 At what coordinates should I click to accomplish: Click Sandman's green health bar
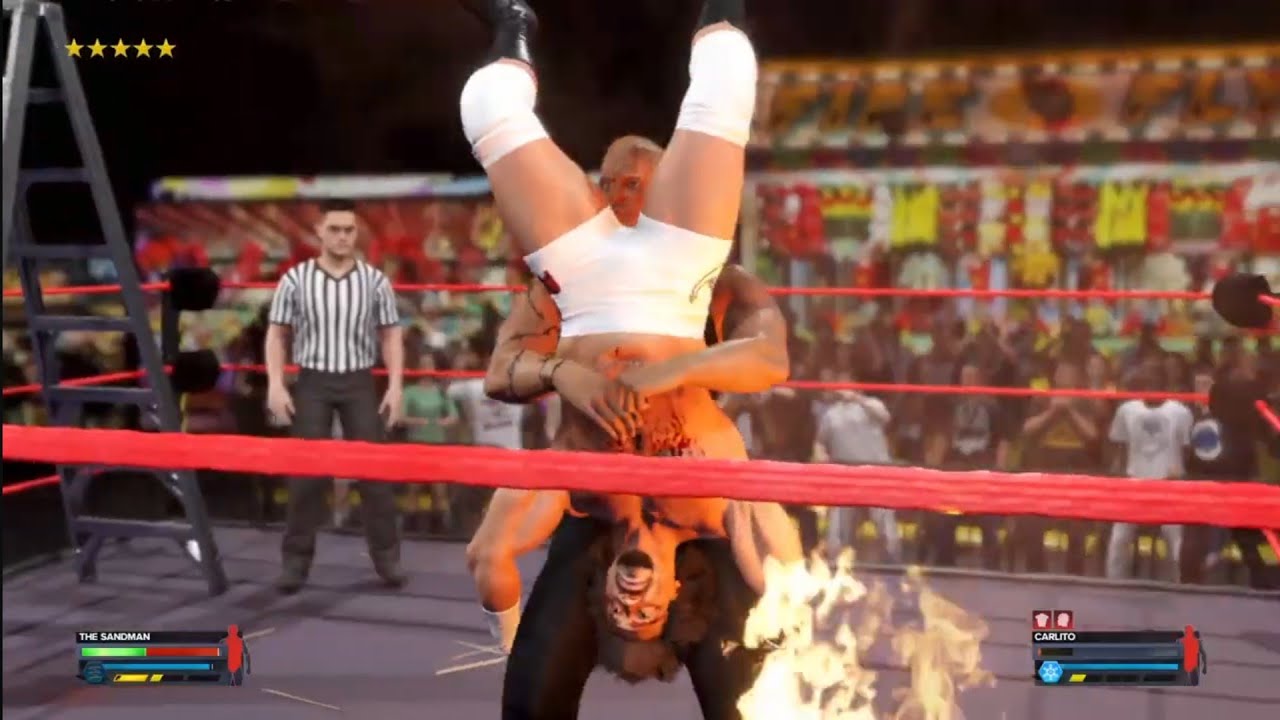[113, 652]
